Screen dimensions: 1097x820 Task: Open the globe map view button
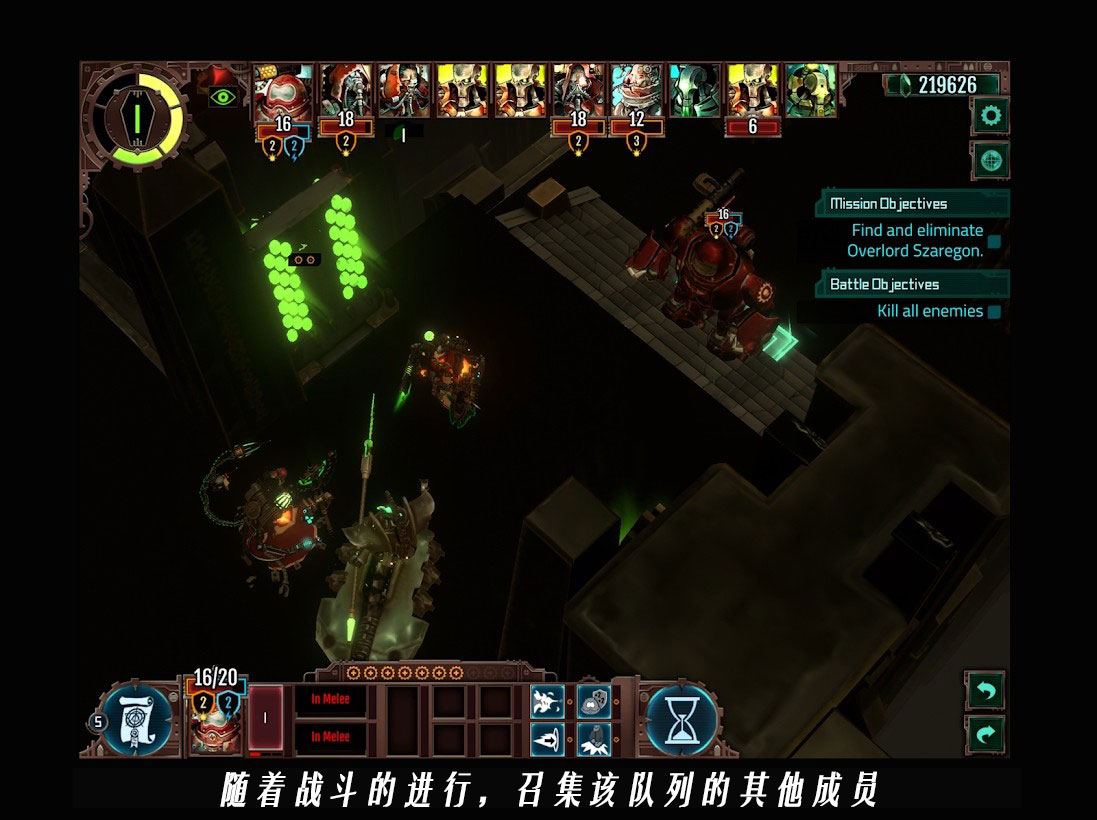coord(991,160)
